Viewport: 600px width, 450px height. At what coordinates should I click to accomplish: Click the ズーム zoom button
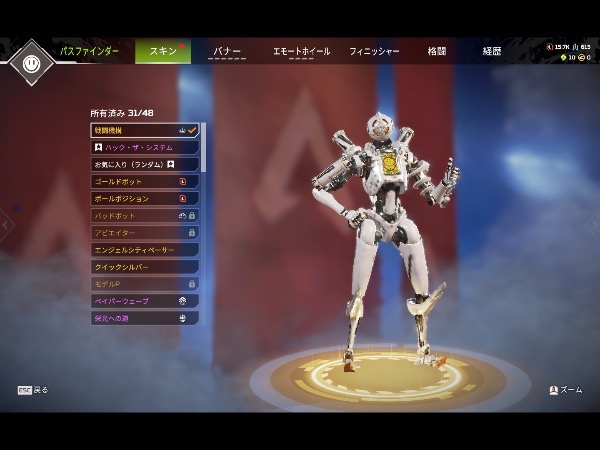[x=566, y=390]
